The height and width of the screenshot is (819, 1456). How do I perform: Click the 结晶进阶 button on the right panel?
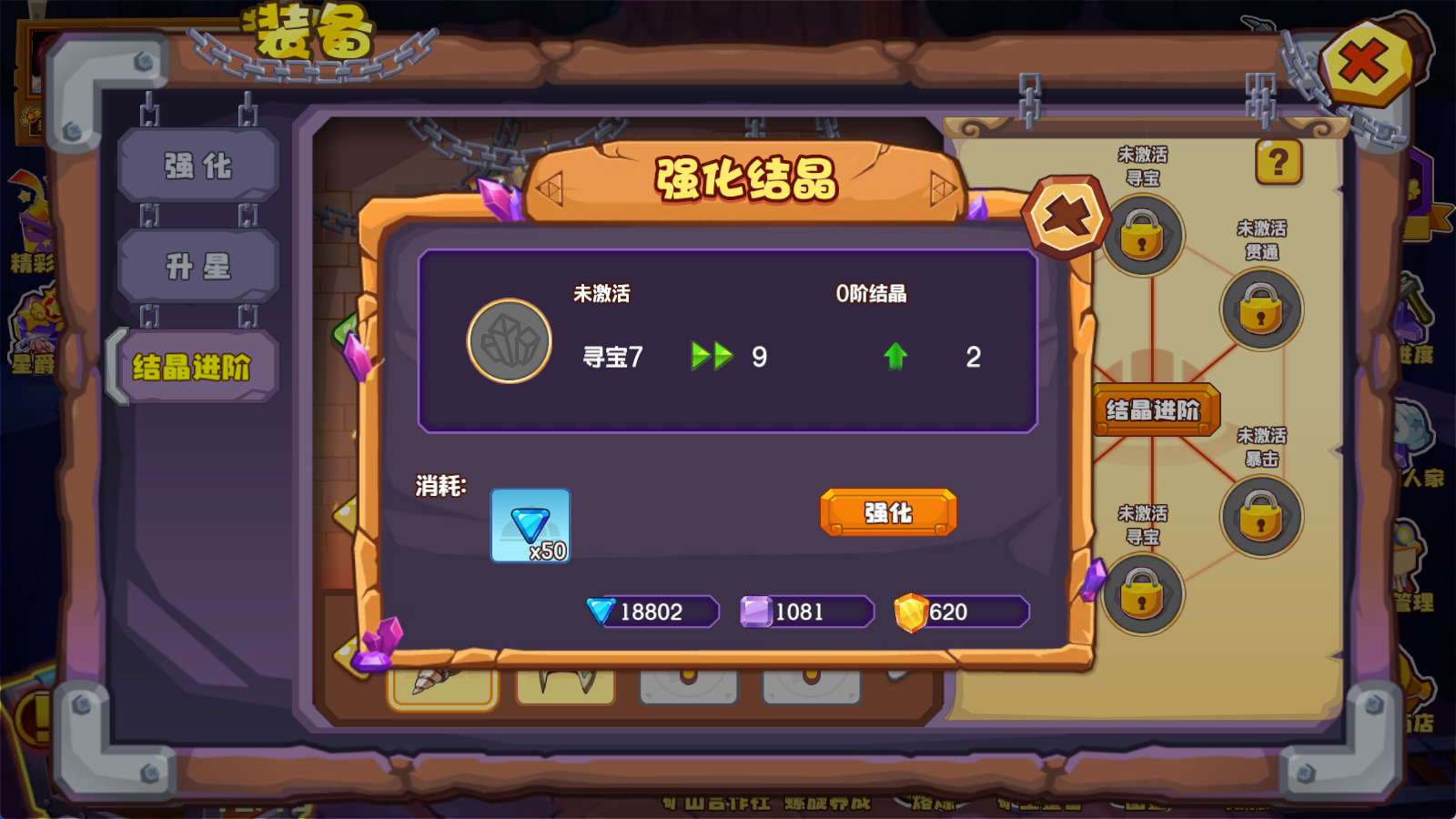coord(1156,410)
